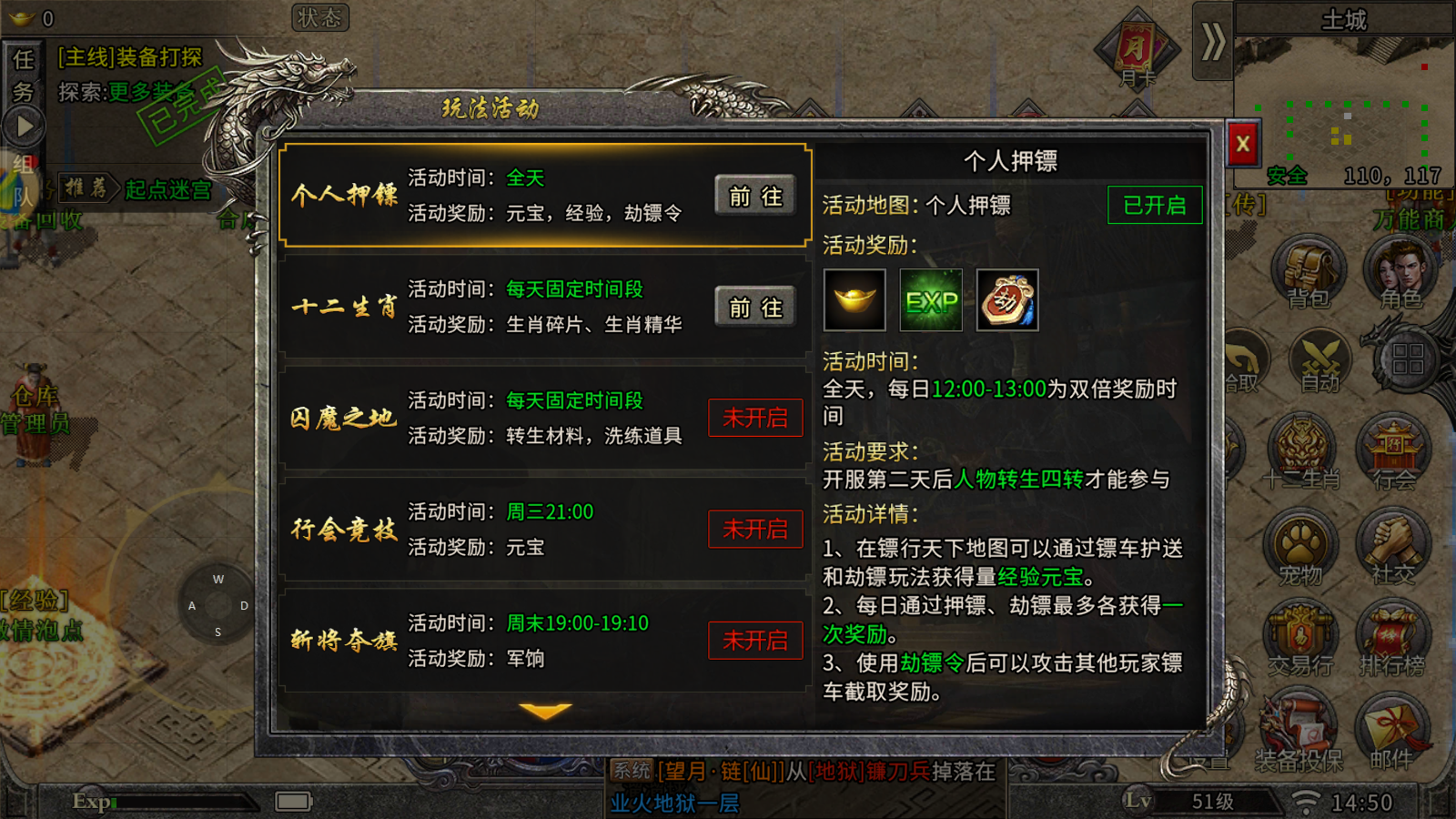Show more activities with the yellow down arrow

click(545, 711)
